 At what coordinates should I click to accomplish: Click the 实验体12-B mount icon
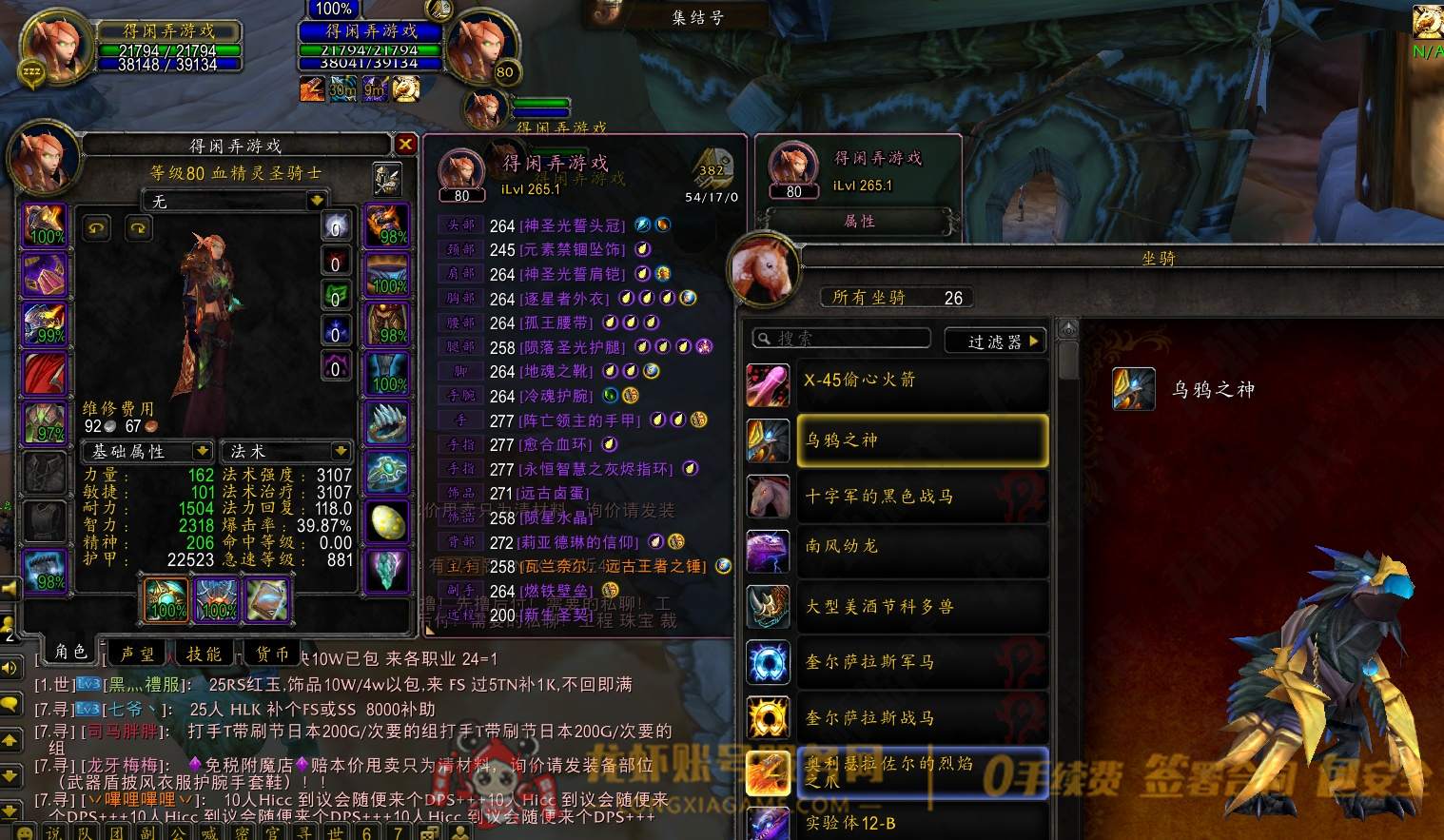coord(768,824)
